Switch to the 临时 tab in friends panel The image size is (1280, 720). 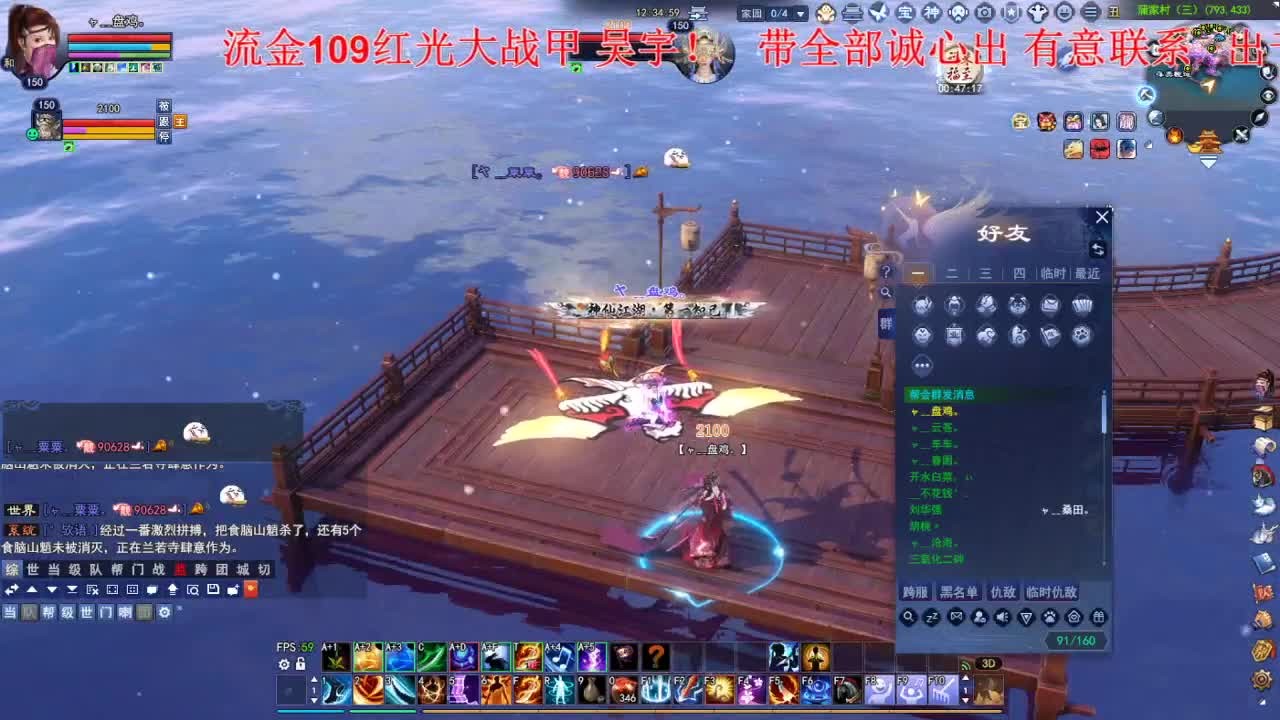tap(1055, 273)
